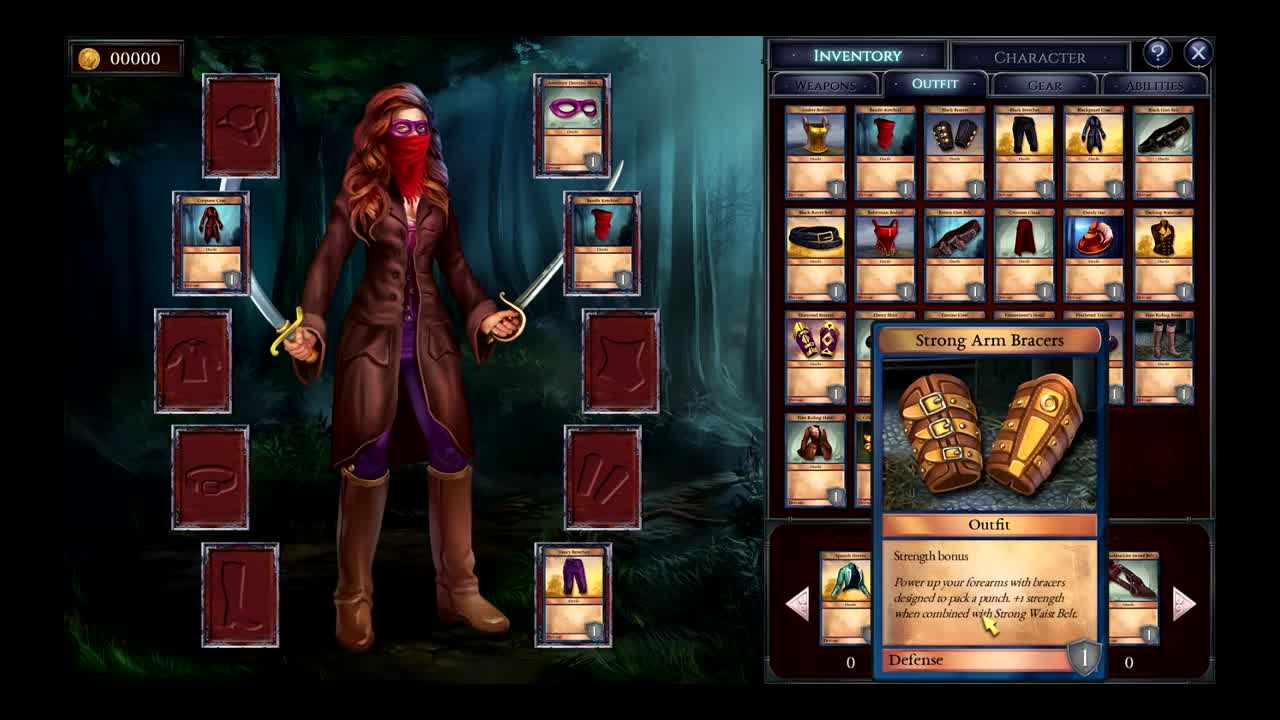Switch to the Weapons tab
Image resolution: width=1280 pixels, height=720 pixels.
[825, 85]
